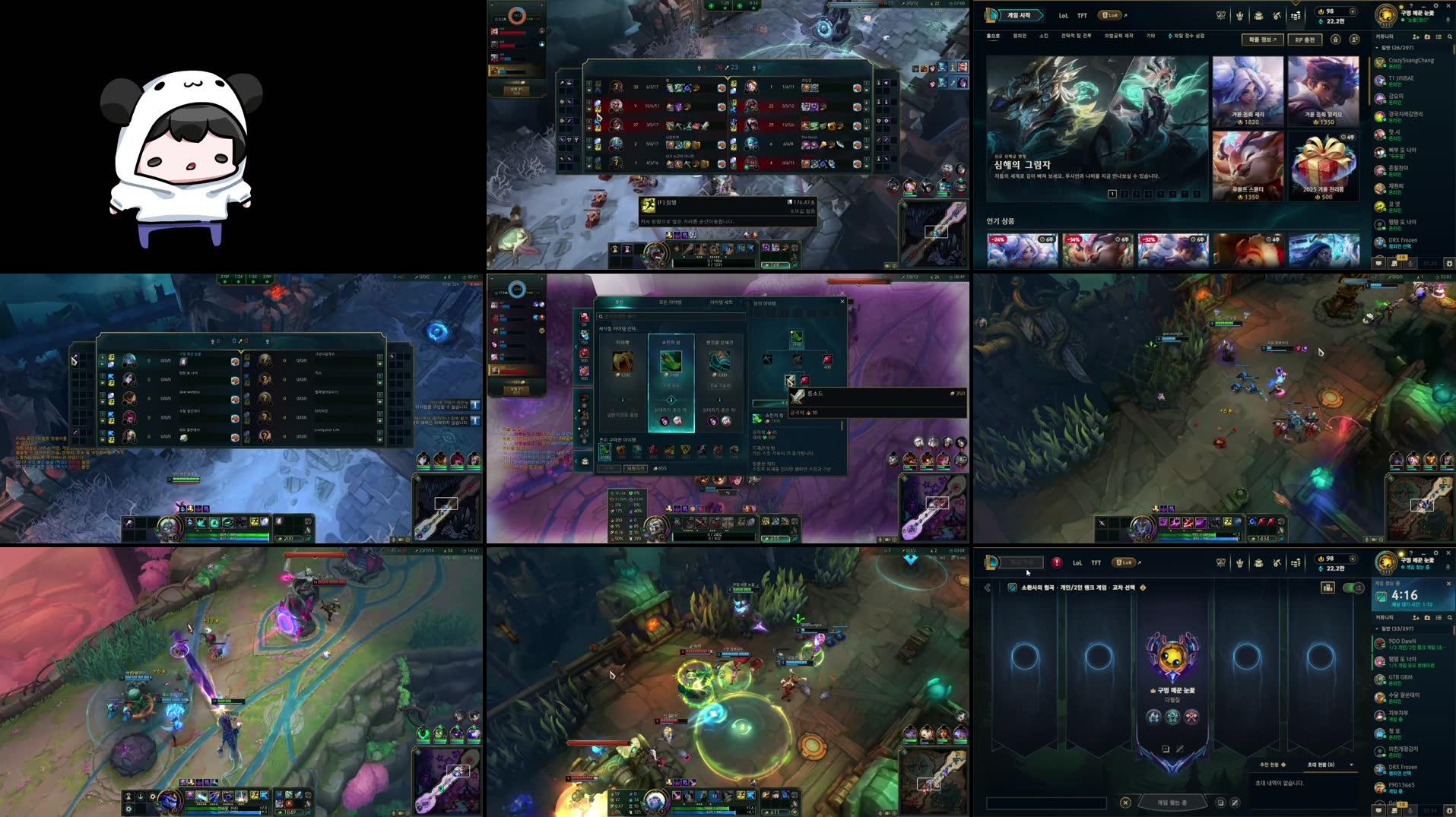Screen dimensions: 1456x817
Task: Open the ranked stats icon beside lobby toggle
Action: [1328, 587]
